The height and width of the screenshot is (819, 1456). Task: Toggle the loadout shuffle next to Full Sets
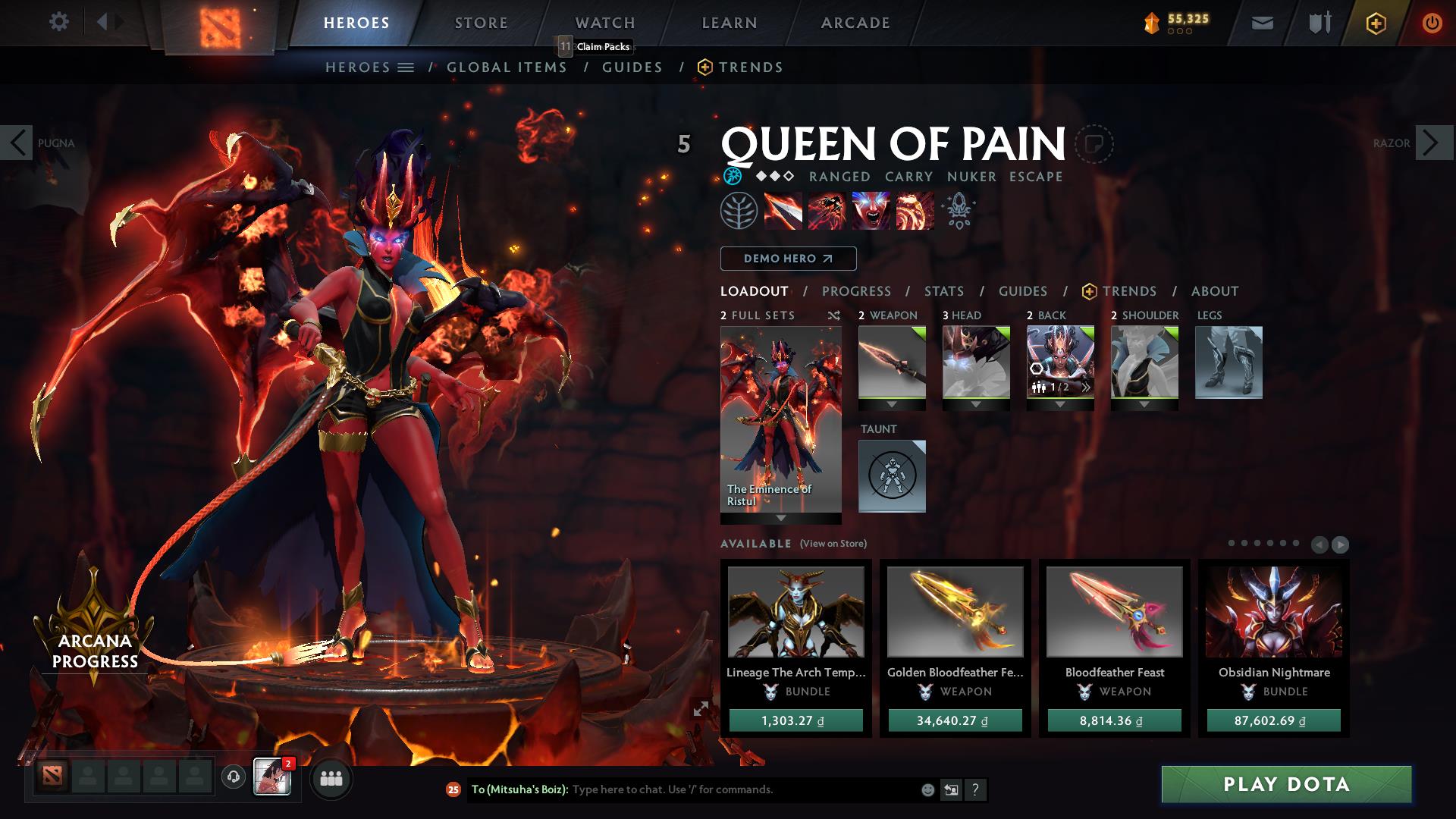[833, 315]
